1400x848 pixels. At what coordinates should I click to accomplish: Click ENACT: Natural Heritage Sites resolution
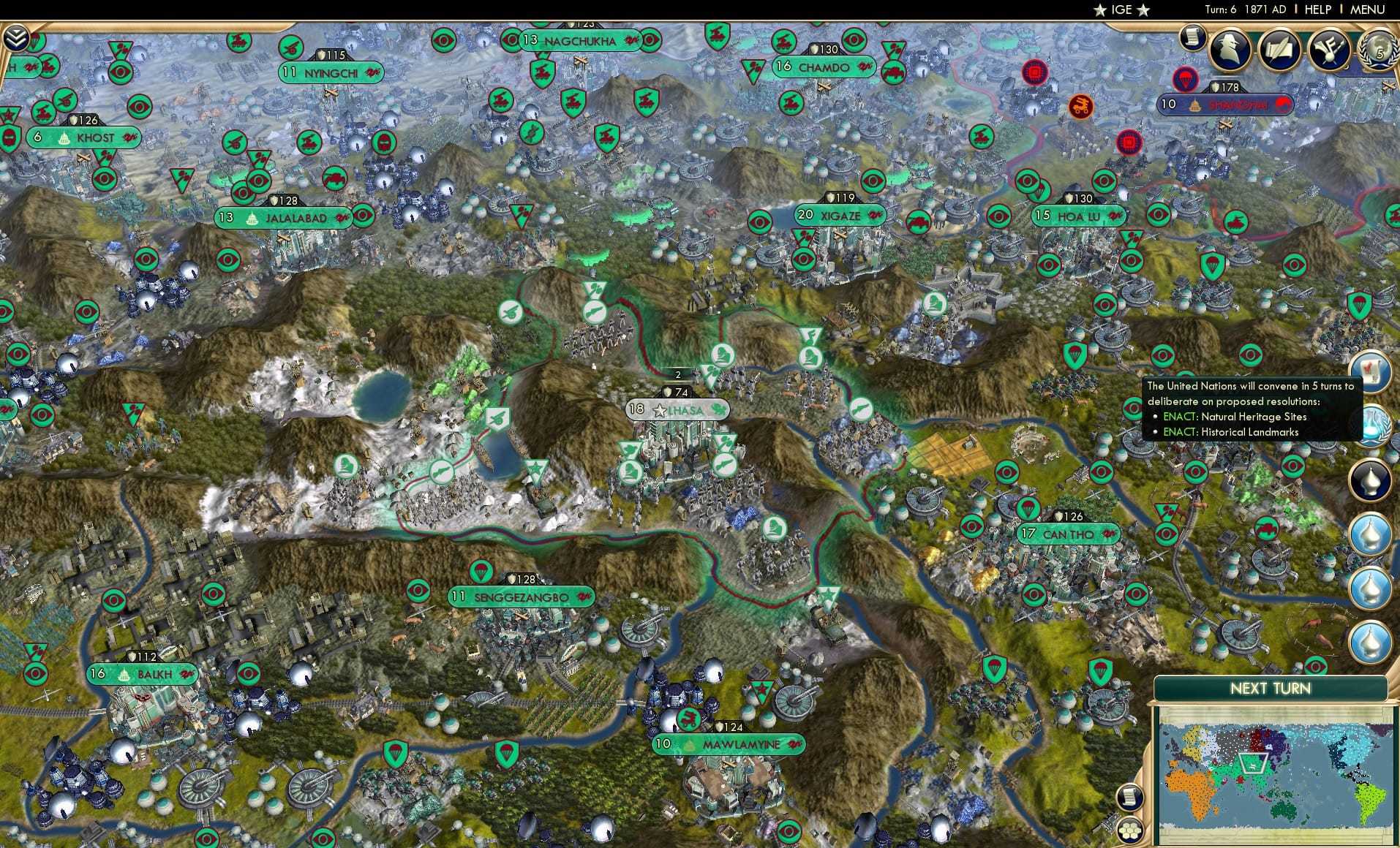(1235, 417)
